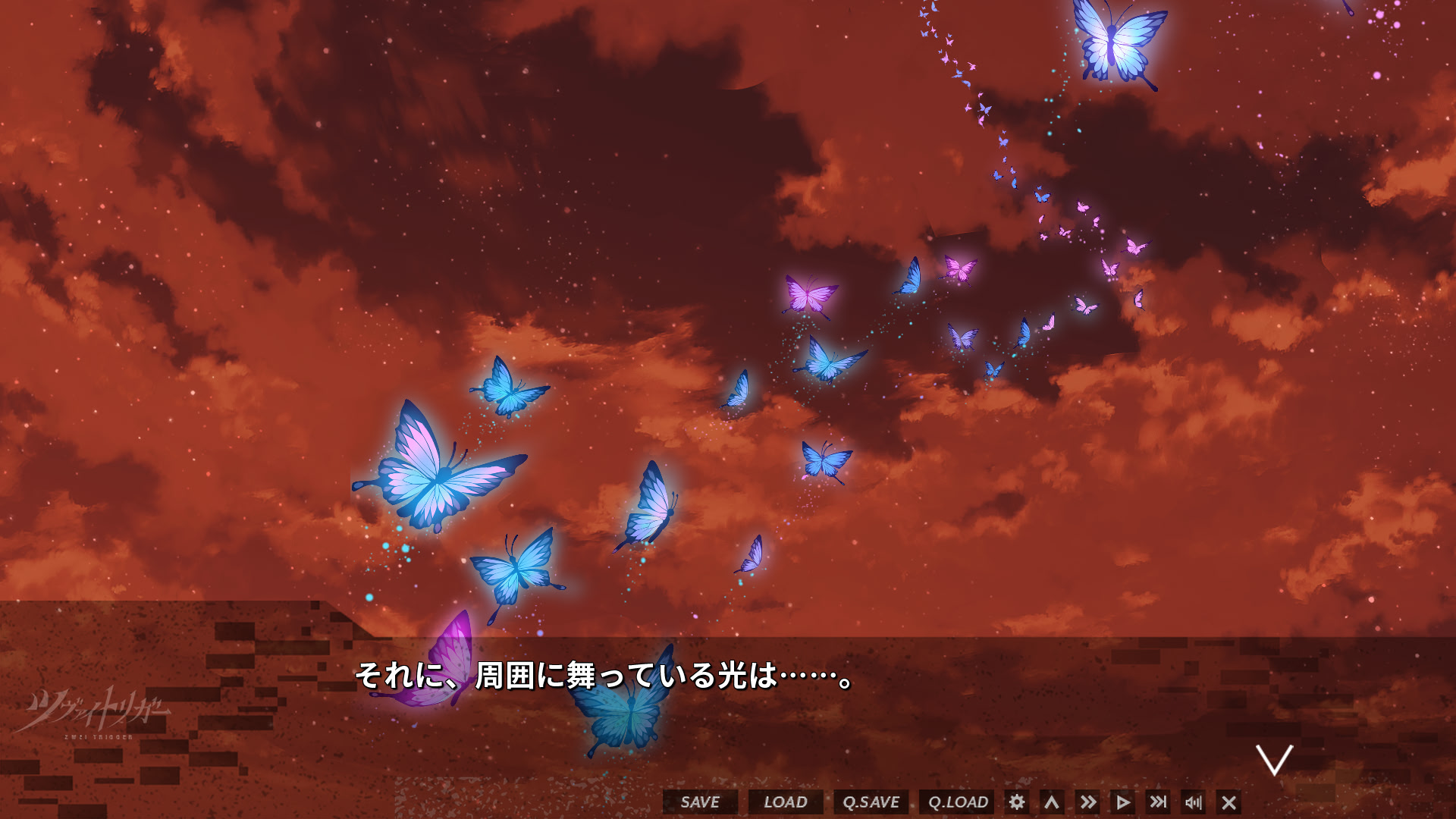This screenshot has height=819, width=1456.
Task: Open game settings with the gear icon
Action: click(1018, 802)
